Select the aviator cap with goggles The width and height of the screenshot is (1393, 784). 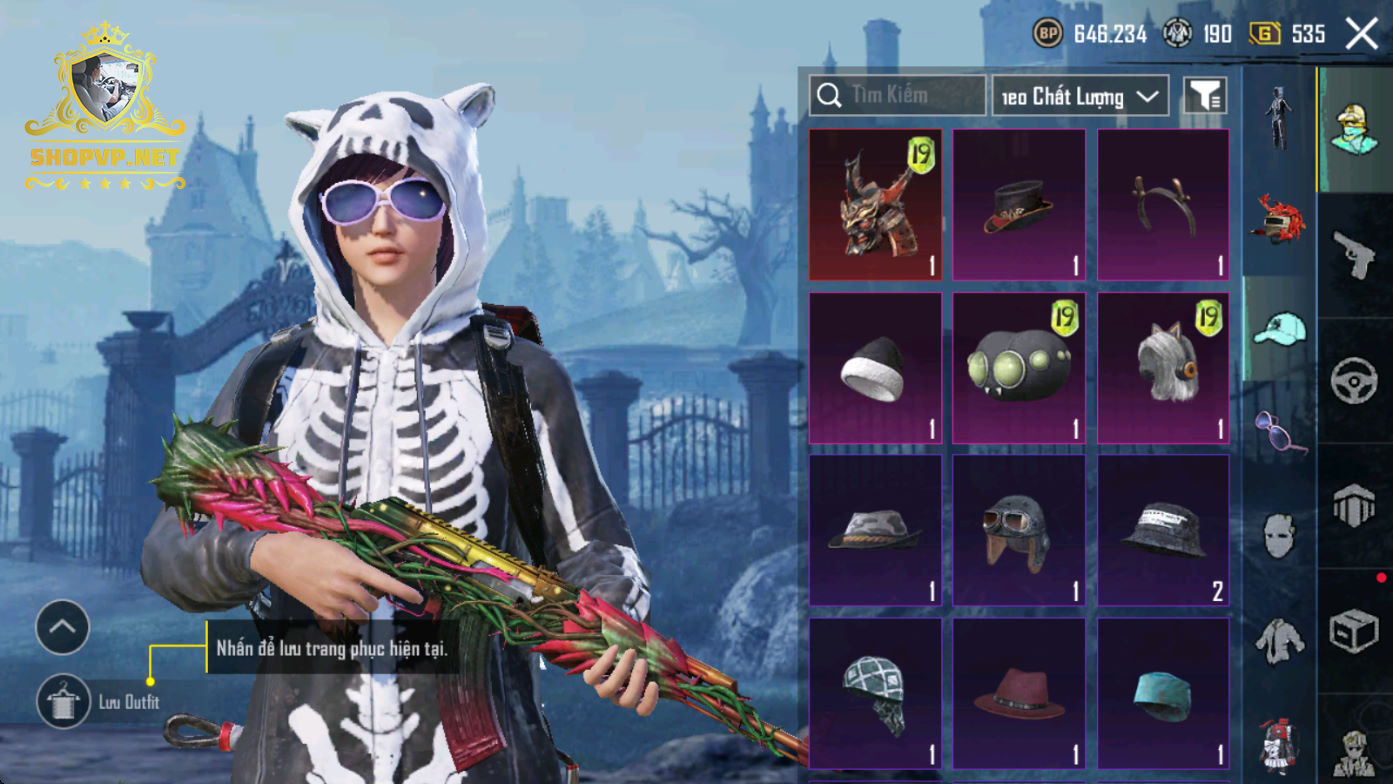[x=1019, y=531]
